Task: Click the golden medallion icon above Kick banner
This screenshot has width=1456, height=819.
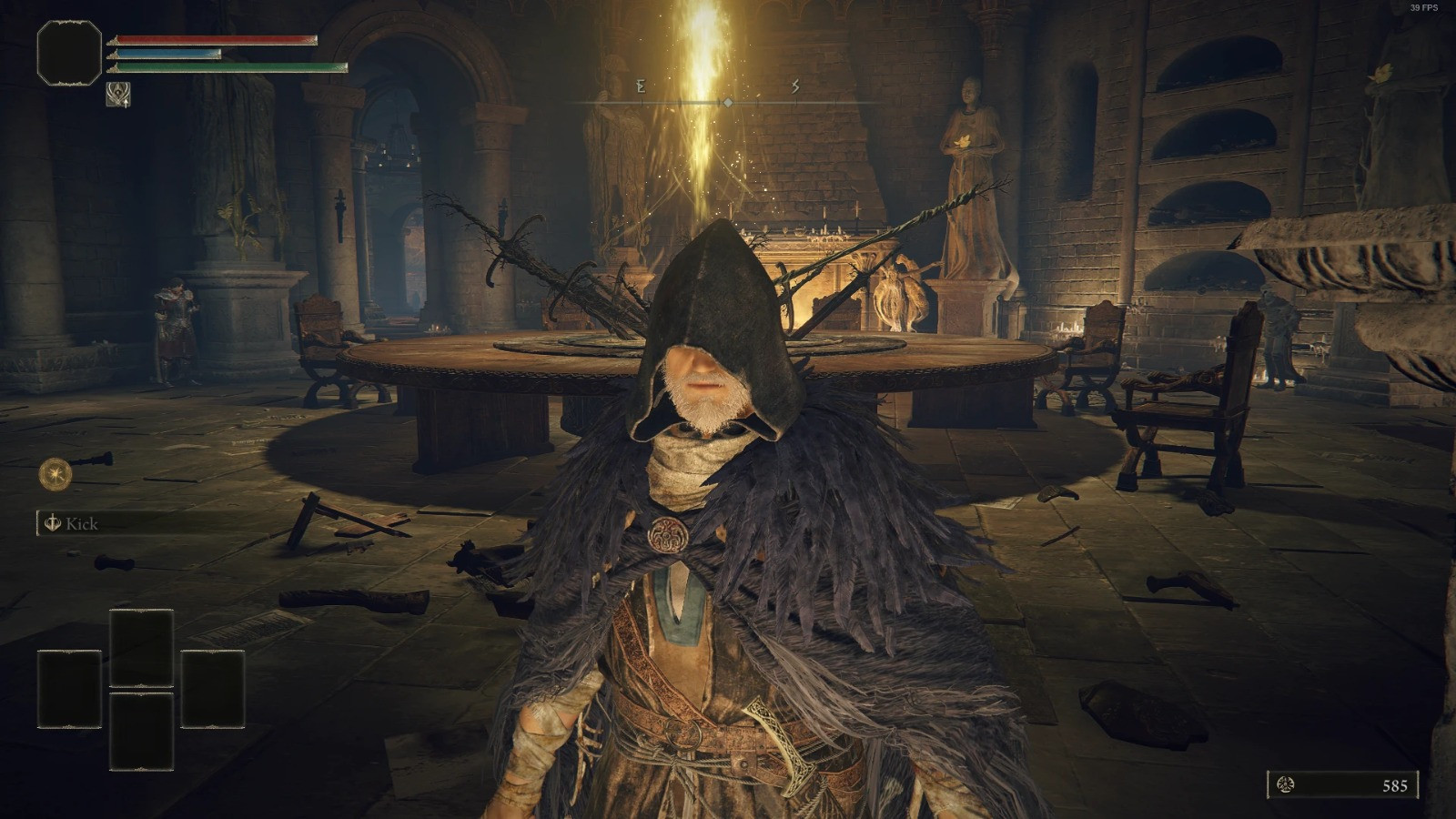Action: click(x=55, y=472)
